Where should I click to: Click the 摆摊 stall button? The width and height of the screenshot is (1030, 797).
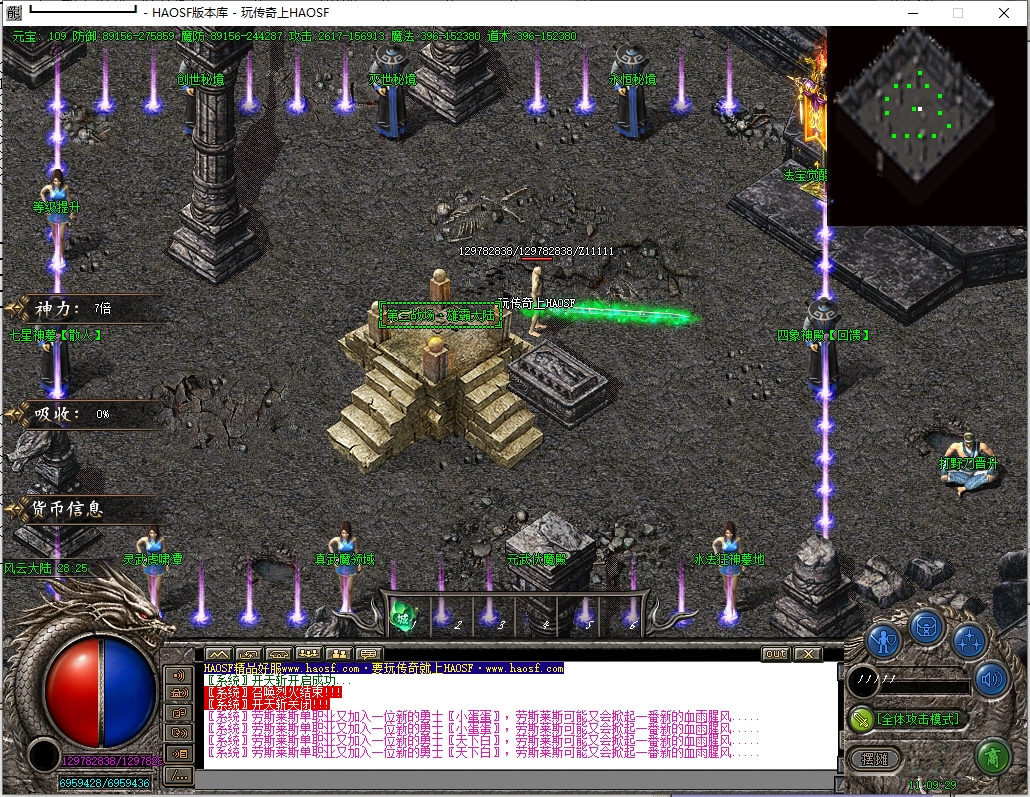pyautogui.click(x=875, y=759)
